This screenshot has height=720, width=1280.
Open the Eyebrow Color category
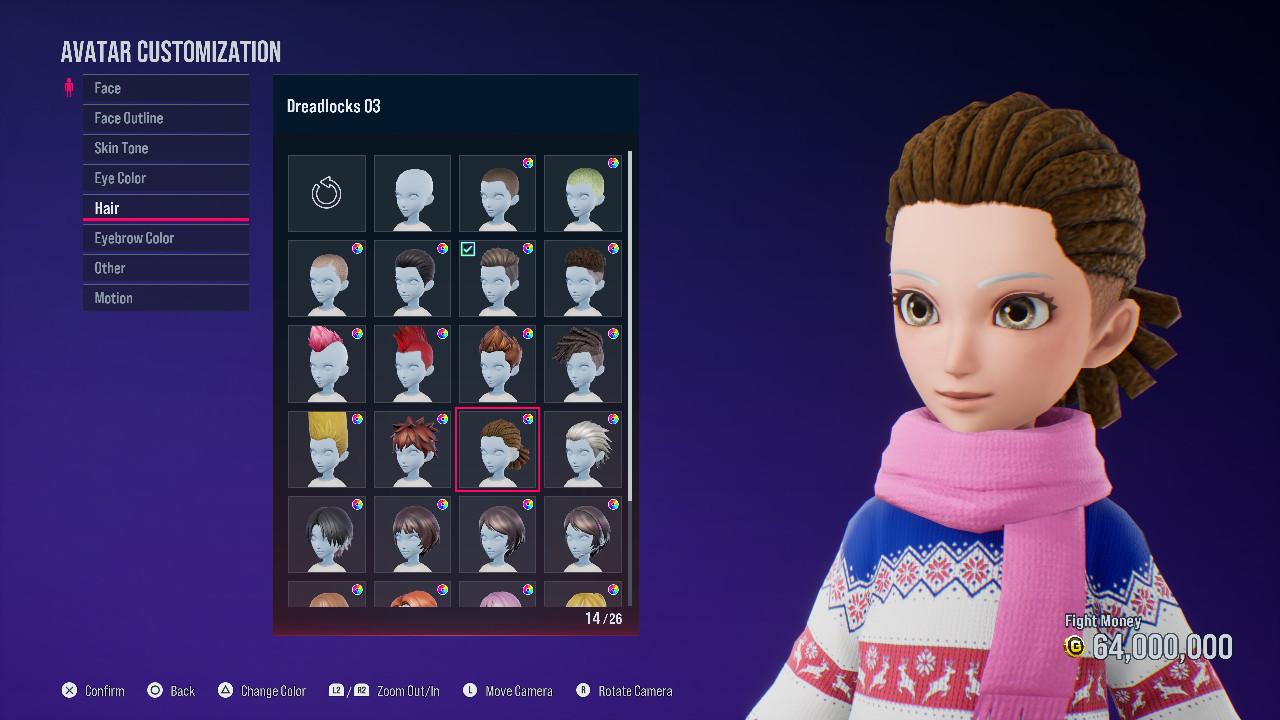pyautogui.click(x=165, y=238)
